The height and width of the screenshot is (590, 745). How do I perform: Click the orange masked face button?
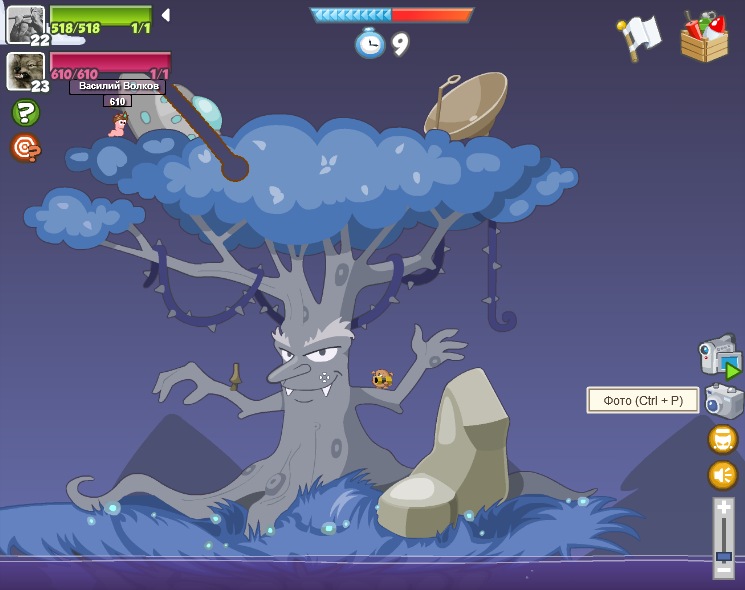click(x=722, y=439)
